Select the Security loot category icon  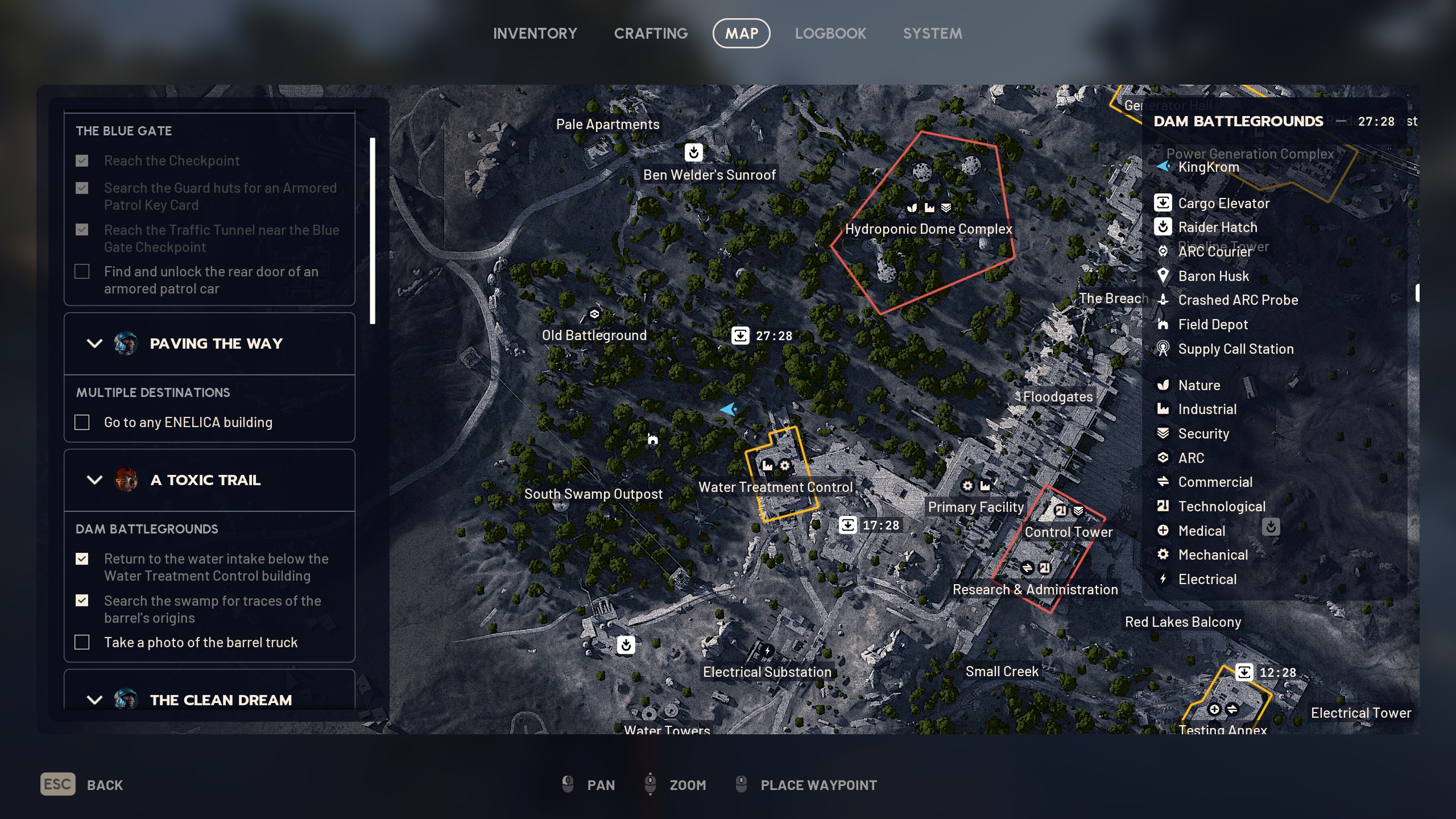(1163, 433)
